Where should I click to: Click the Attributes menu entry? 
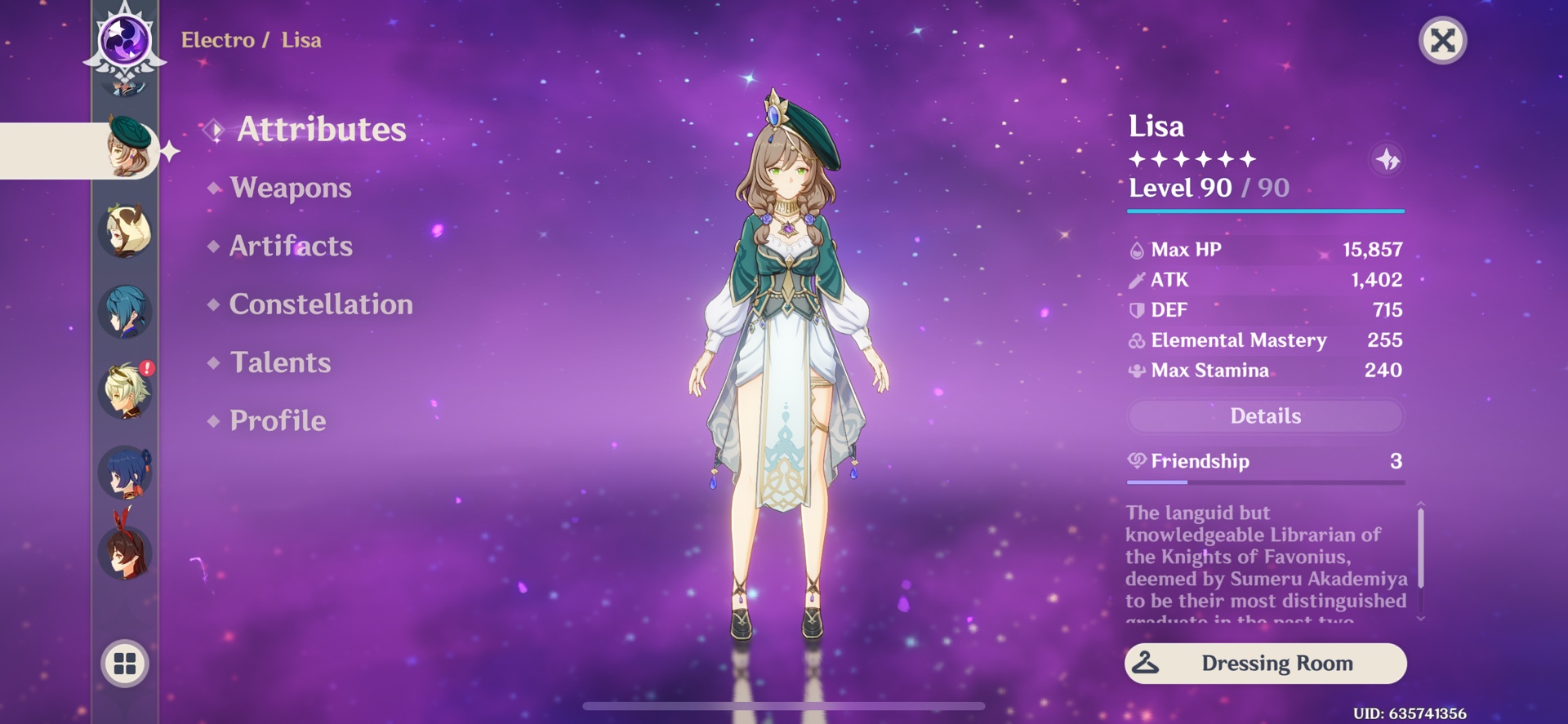pyautogui.click(x=323, y=129)
